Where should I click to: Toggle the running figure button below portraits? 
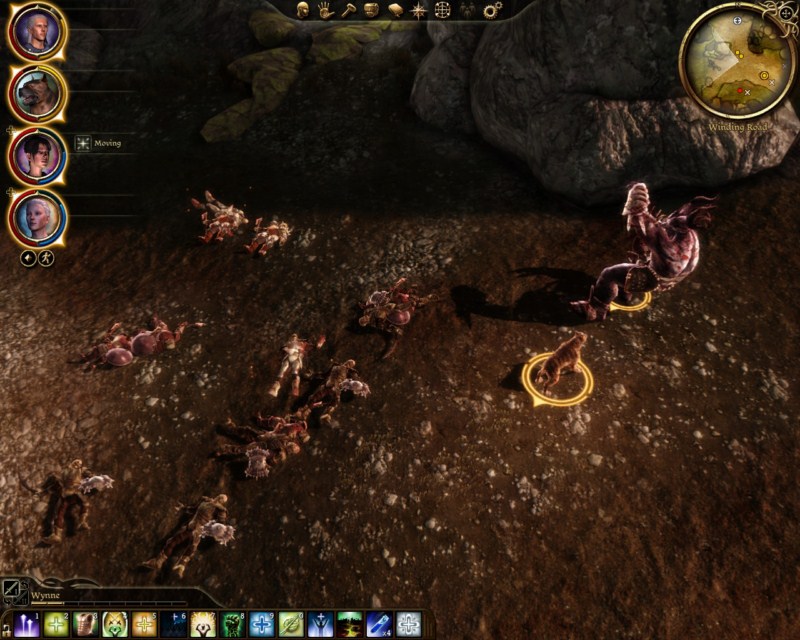pyautogui.click(x=46, y=258)
